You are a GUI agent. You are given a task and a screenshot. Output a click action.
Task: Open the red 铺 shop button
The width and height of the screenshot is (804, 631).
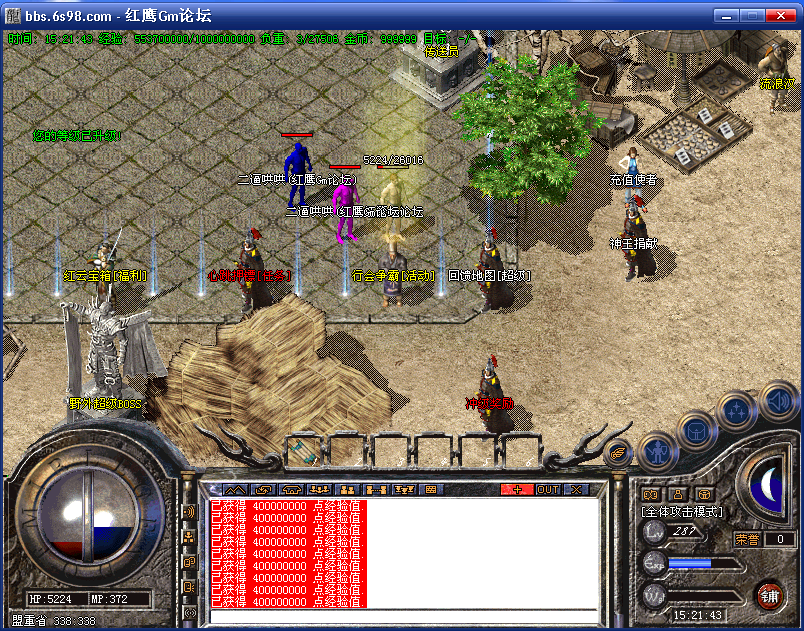[x=769, y=595]
